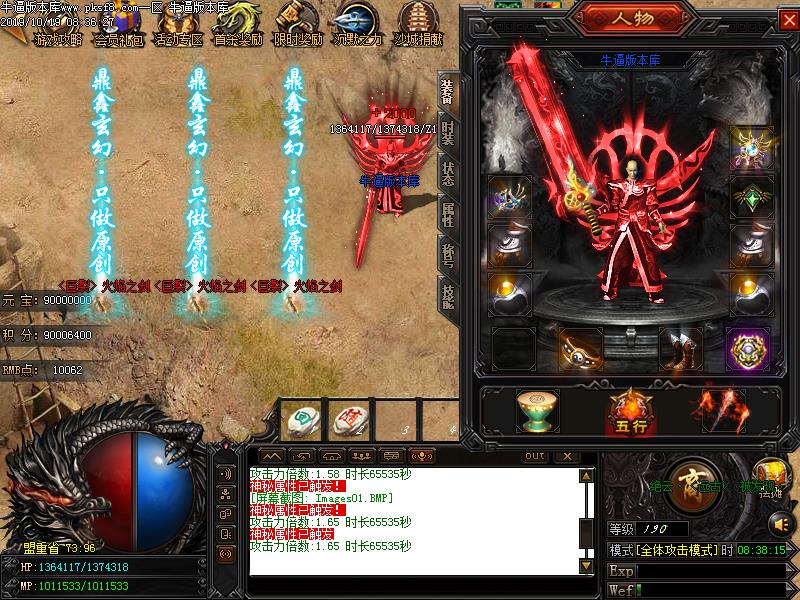This screenshot has width=800, height=600.
Task: Click the 限时奖励 hammer icon
Action: 298,23
